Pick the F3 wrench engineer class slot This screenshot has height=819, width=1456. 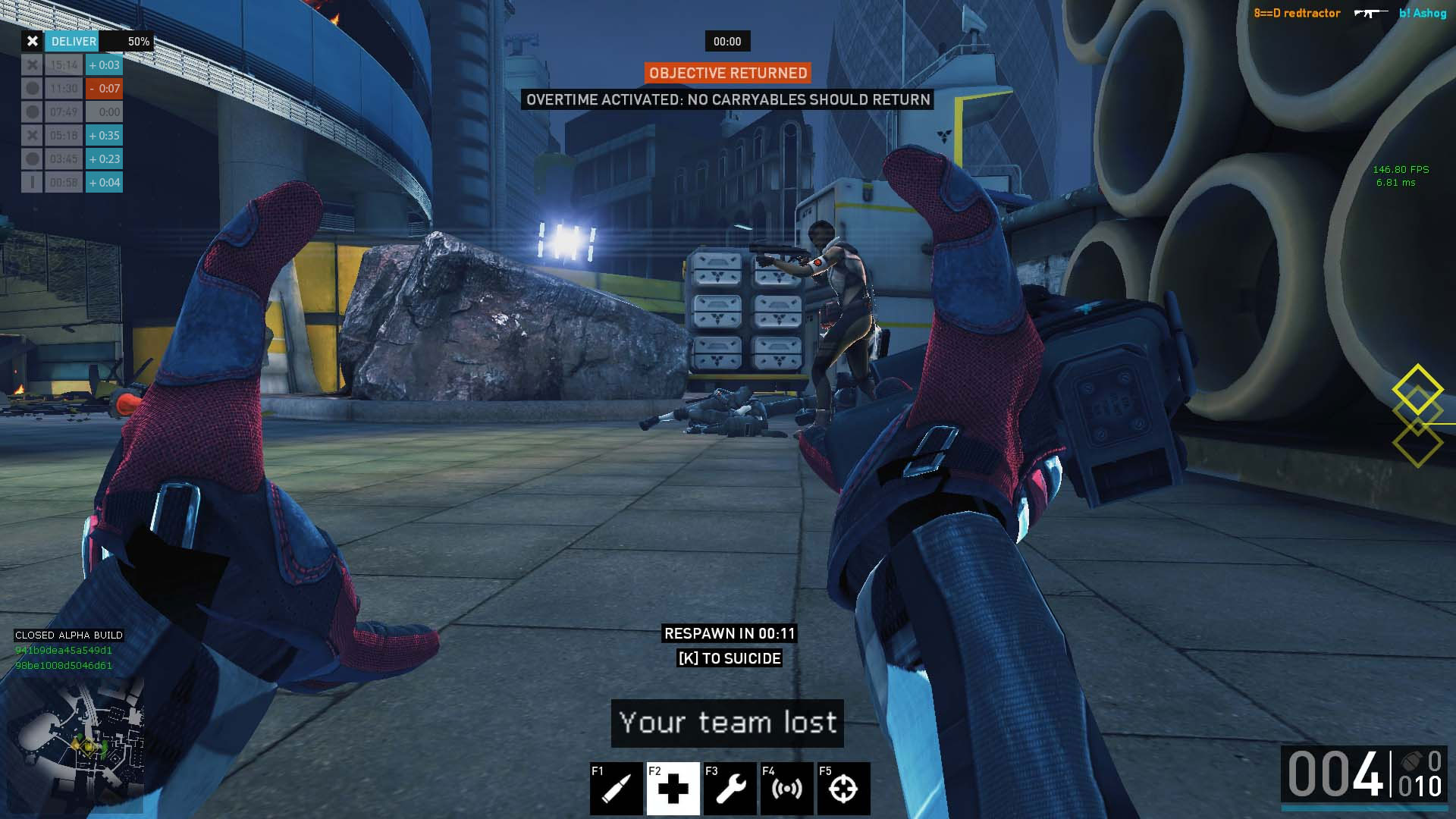(730, 789)
